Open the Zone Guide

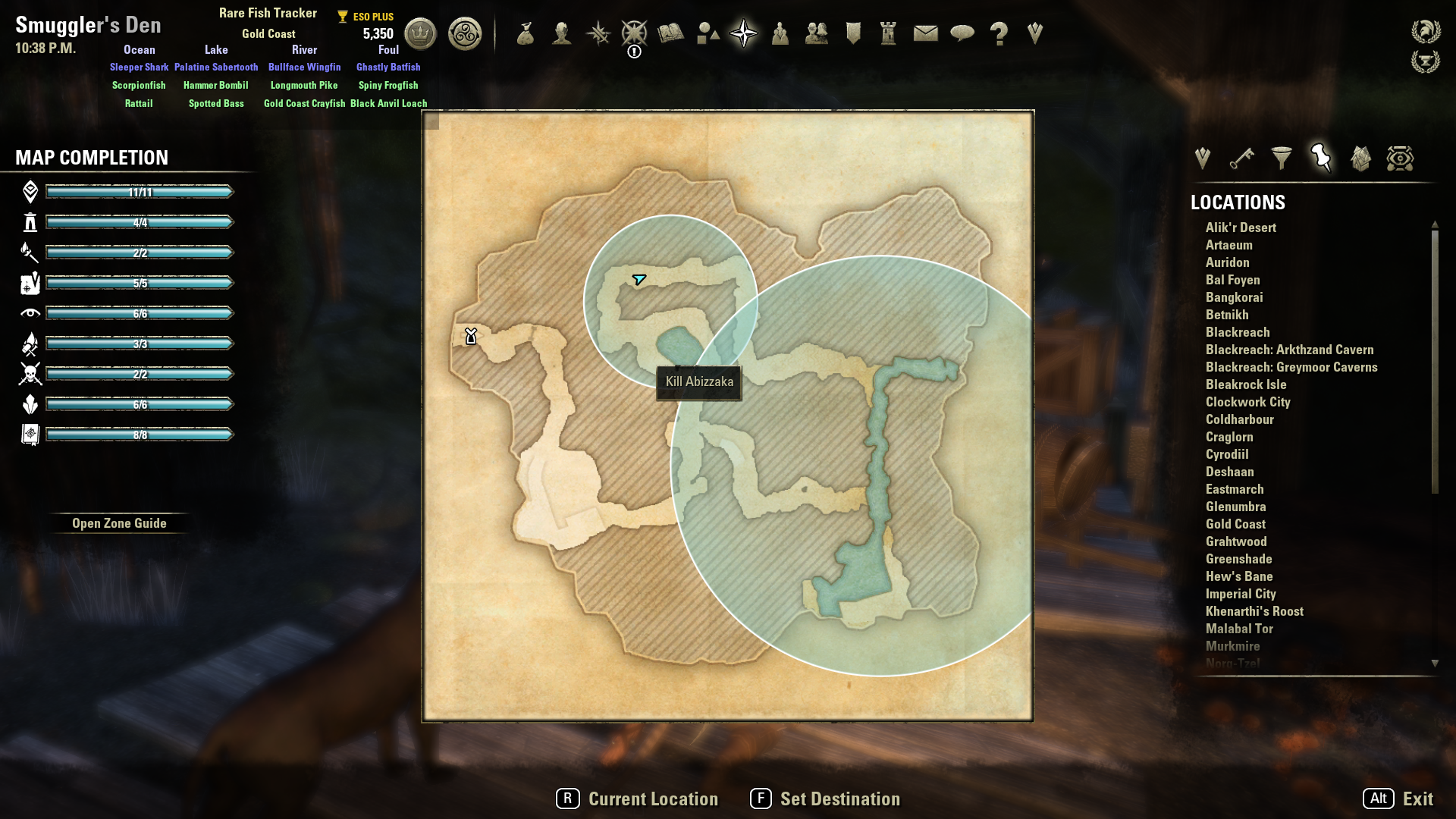click(x=119, y=523)
